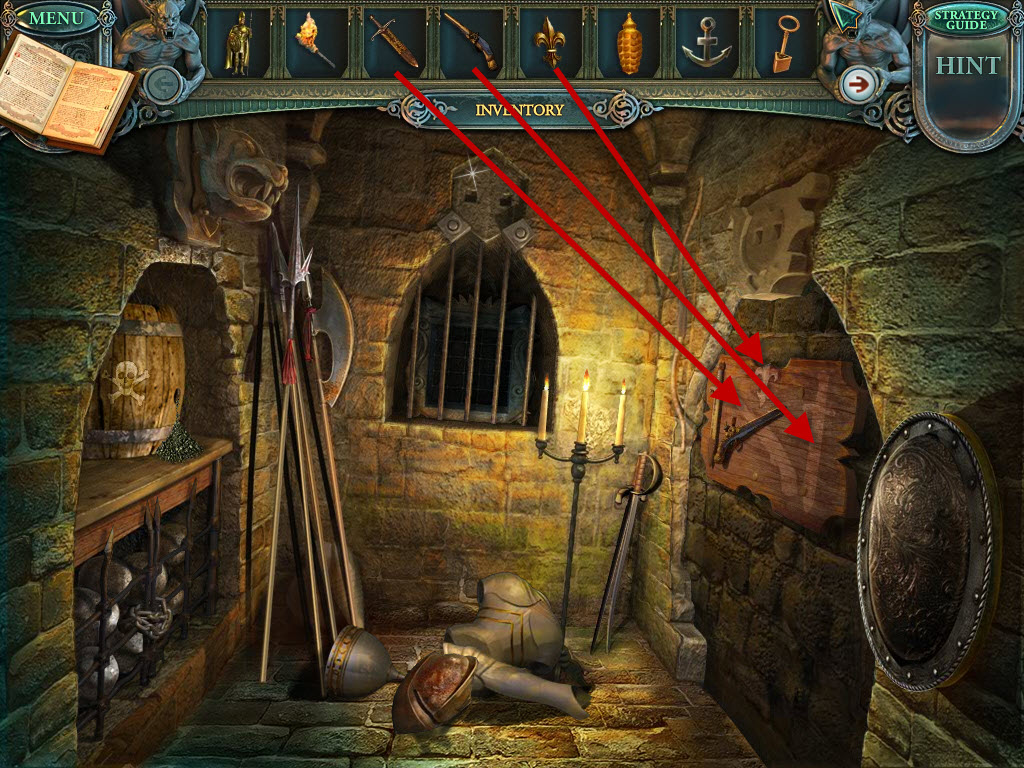Open the Menu button
This screenshot has width=1024, height=768.
56,18
